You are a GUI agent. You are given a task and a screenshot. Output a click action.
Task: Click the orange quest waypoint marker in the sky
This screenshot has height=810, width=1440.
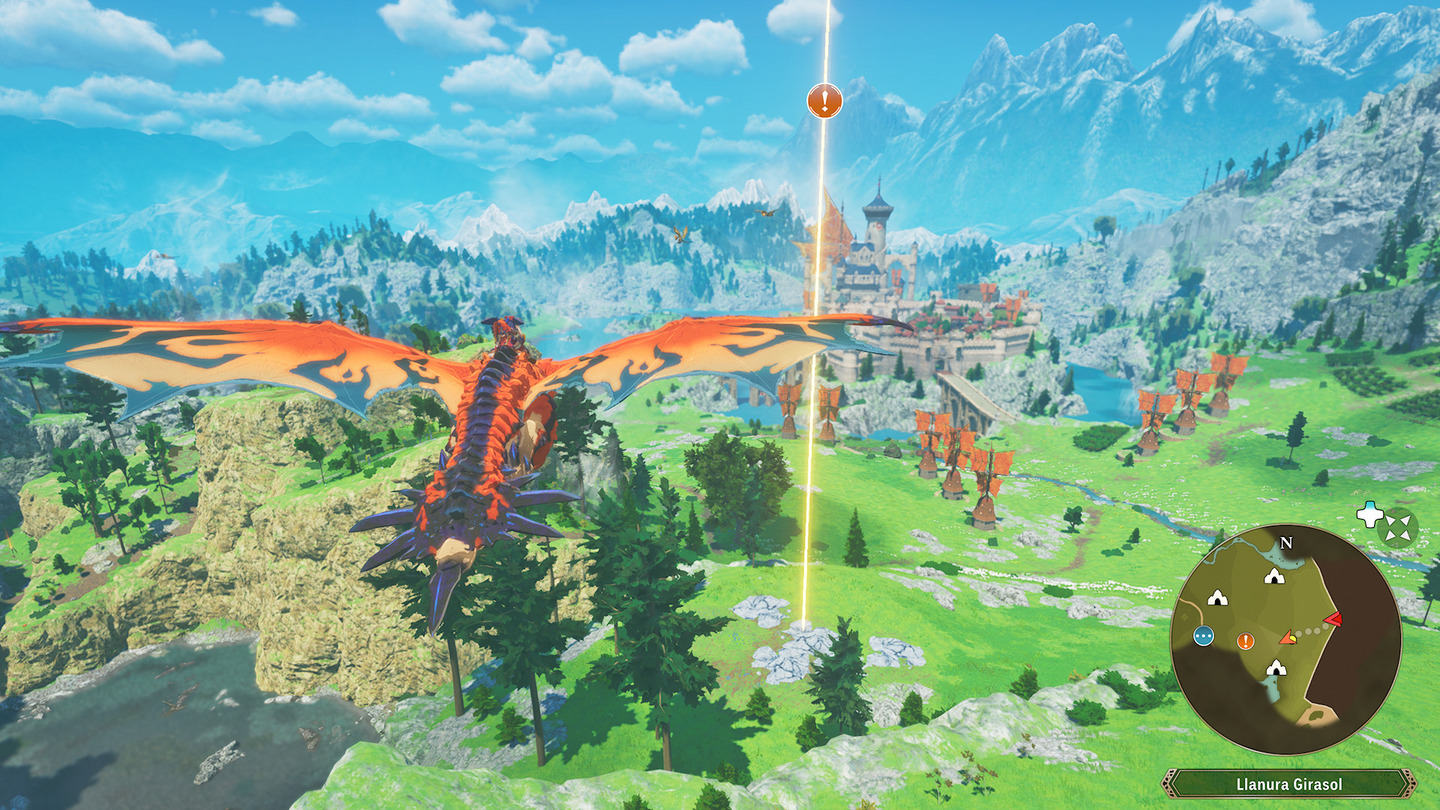coord(825,100)
